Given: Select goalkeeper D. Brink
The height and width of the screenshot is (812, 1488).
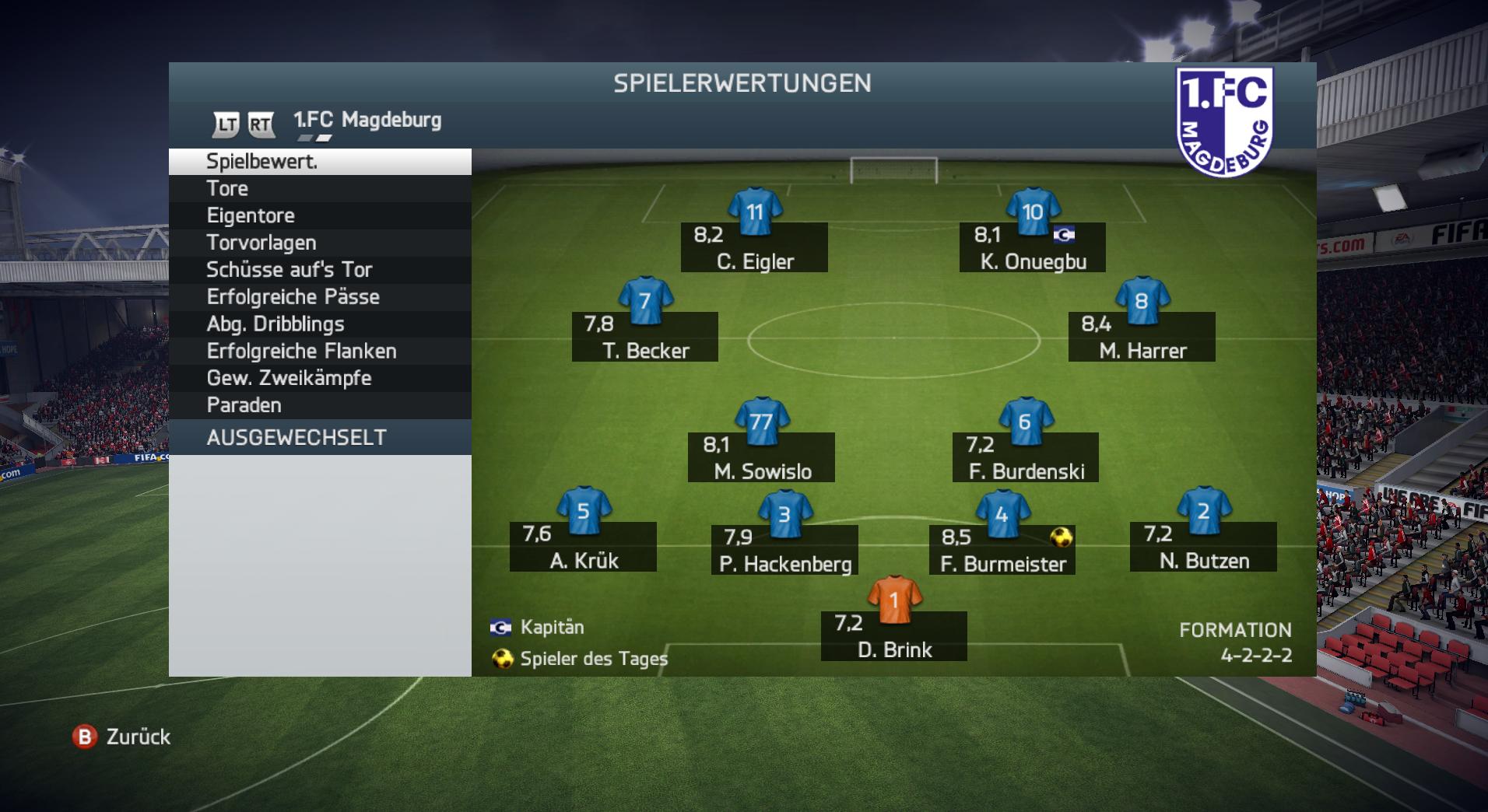Looking at the screenshot, I should pos(894,636).
